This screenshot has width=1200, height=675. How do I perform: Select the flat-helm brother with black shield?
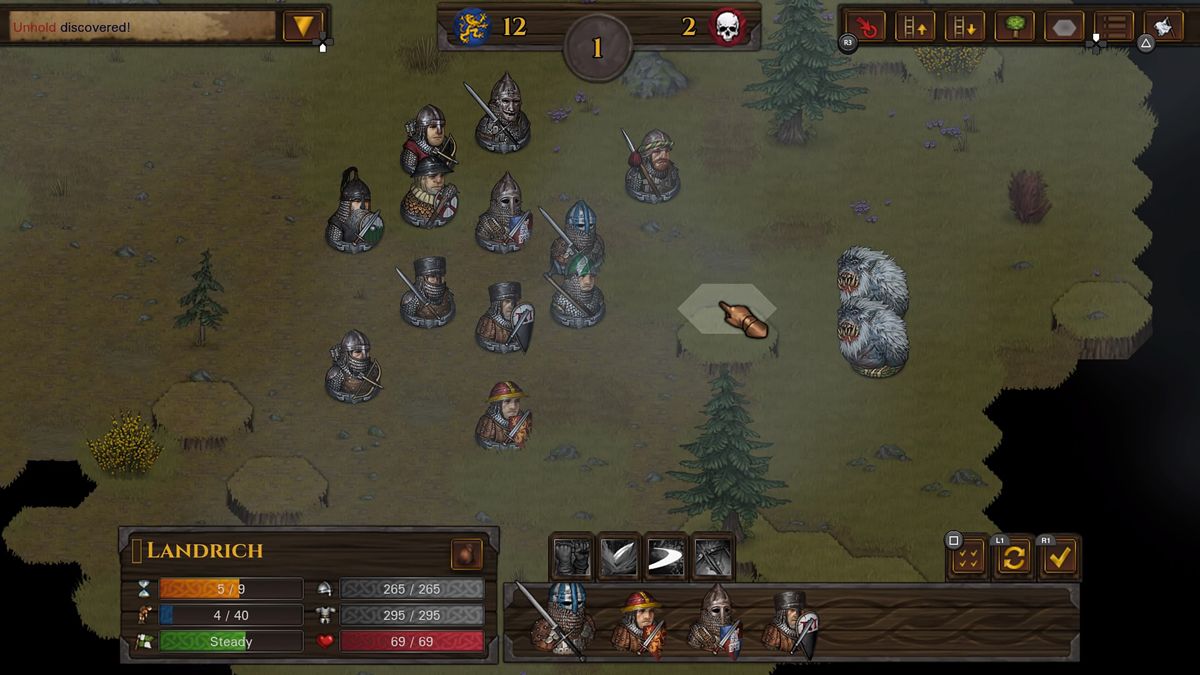pyautogui.click(x=791, y=622)
